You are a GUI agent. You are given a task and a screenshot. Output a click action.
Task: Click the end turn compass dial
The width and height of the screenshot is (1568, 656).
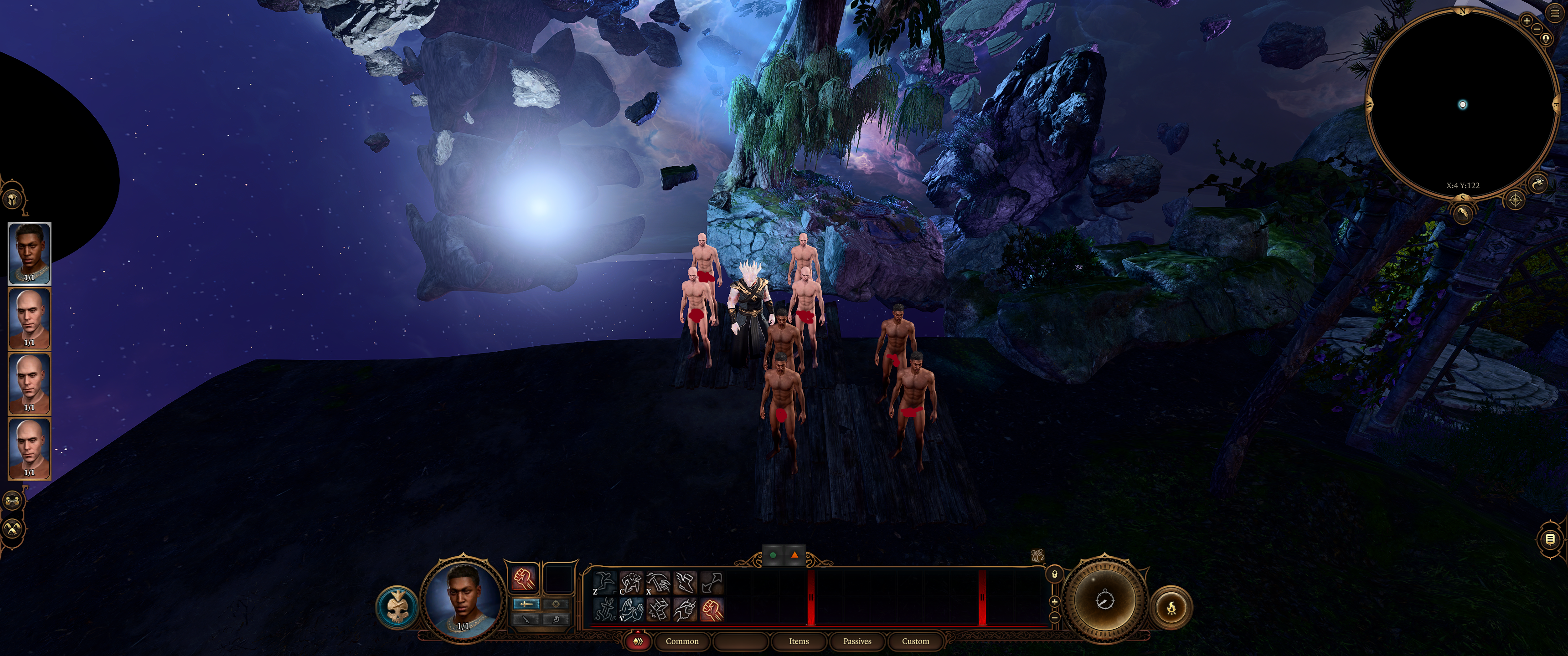[x=1105, y=600]
